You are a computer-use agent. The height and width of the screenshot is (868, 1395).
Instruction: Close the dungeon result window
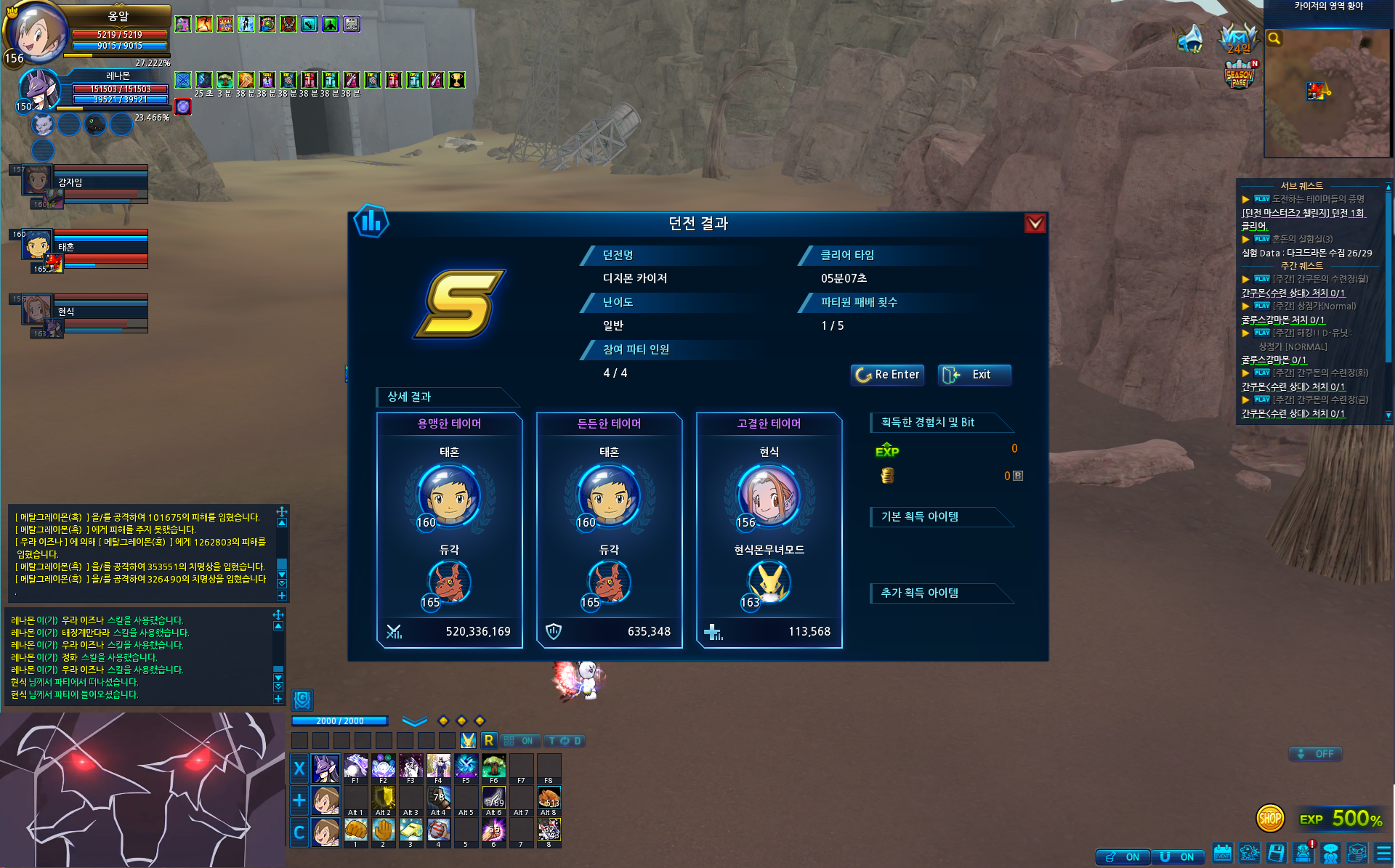(x=1035, y=223)
